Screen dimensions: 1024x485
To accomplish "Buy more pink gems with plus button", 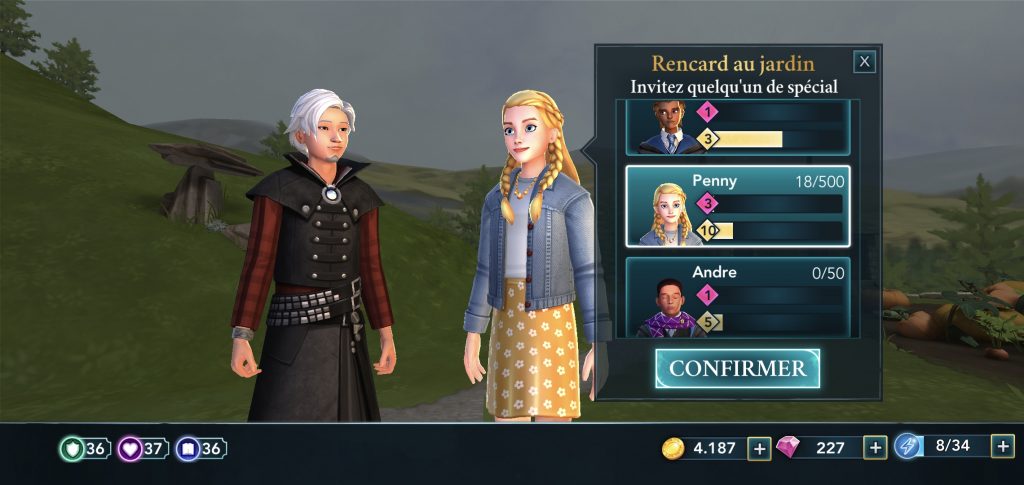I will tap(876, 448).
